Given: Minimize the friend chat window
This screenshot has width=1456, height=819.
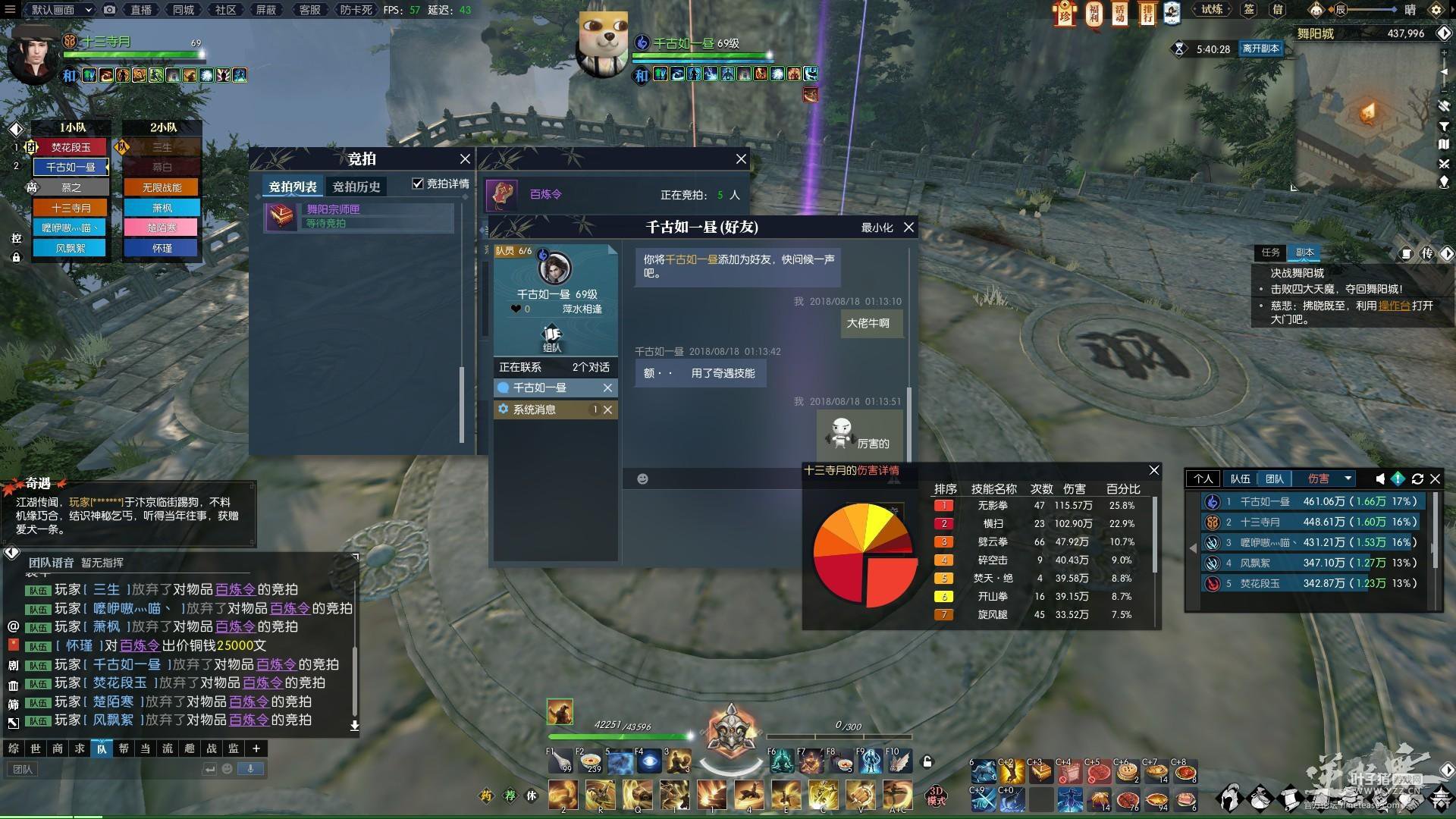Looking at the screenshot, I should click(877, 227).
